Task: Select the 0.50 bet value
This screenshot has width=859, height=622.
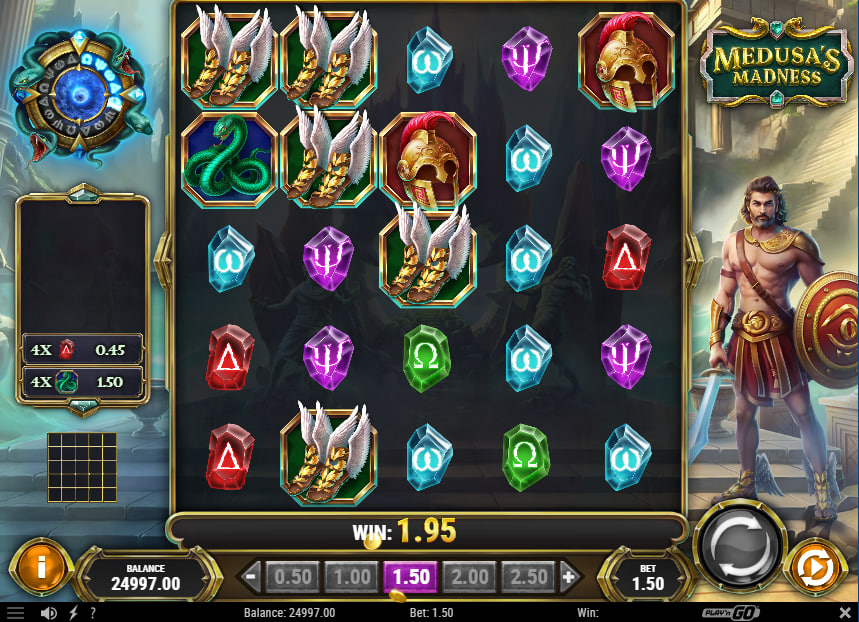Action: tap(292, 576)
